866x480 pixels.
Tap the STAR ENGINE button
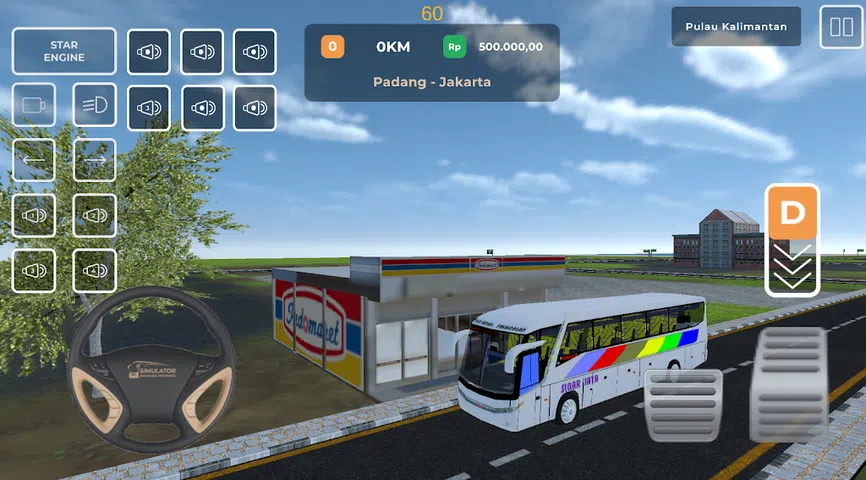[x=64, y=51]
